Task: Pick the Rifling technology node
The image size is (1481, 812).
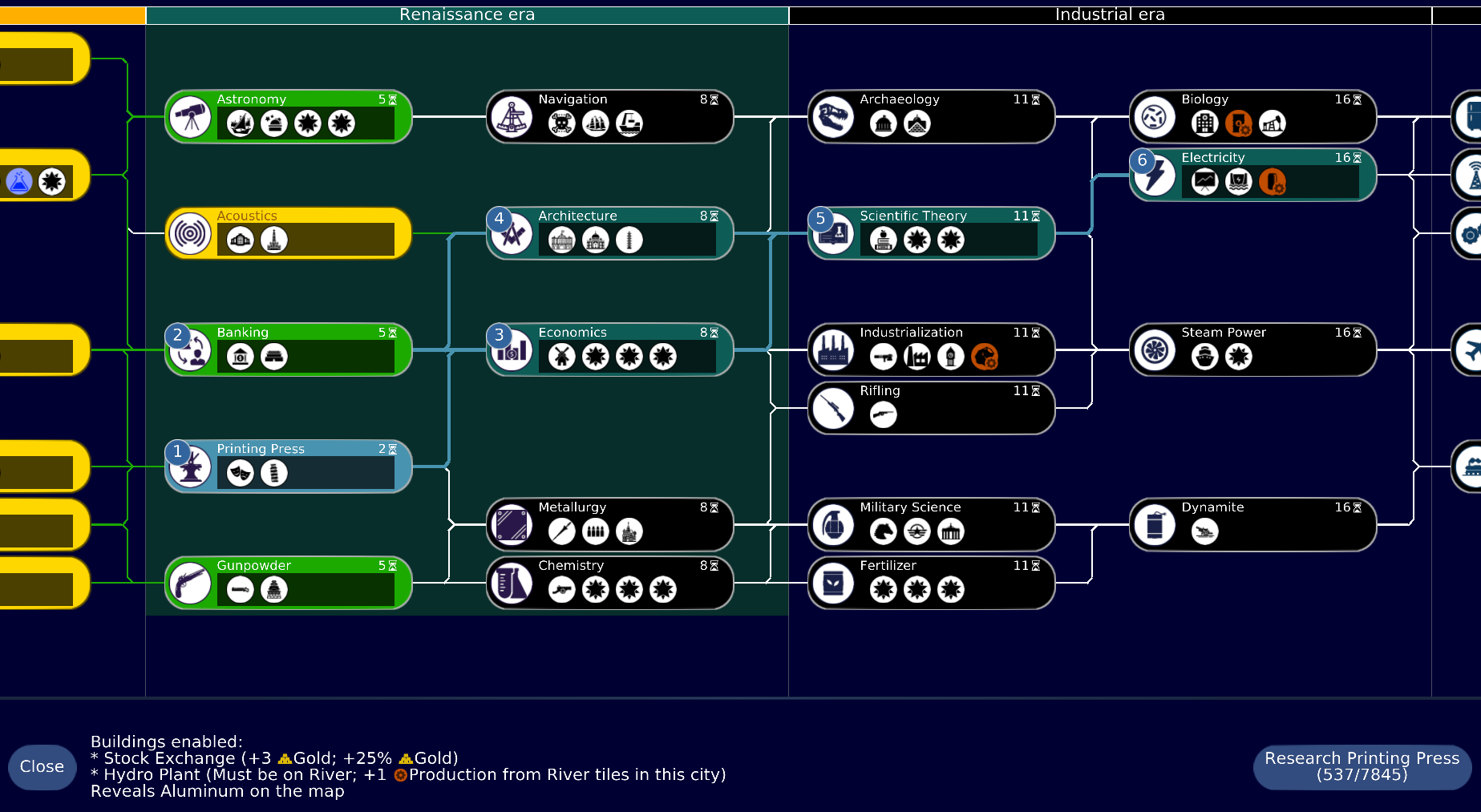Action: 931,409
